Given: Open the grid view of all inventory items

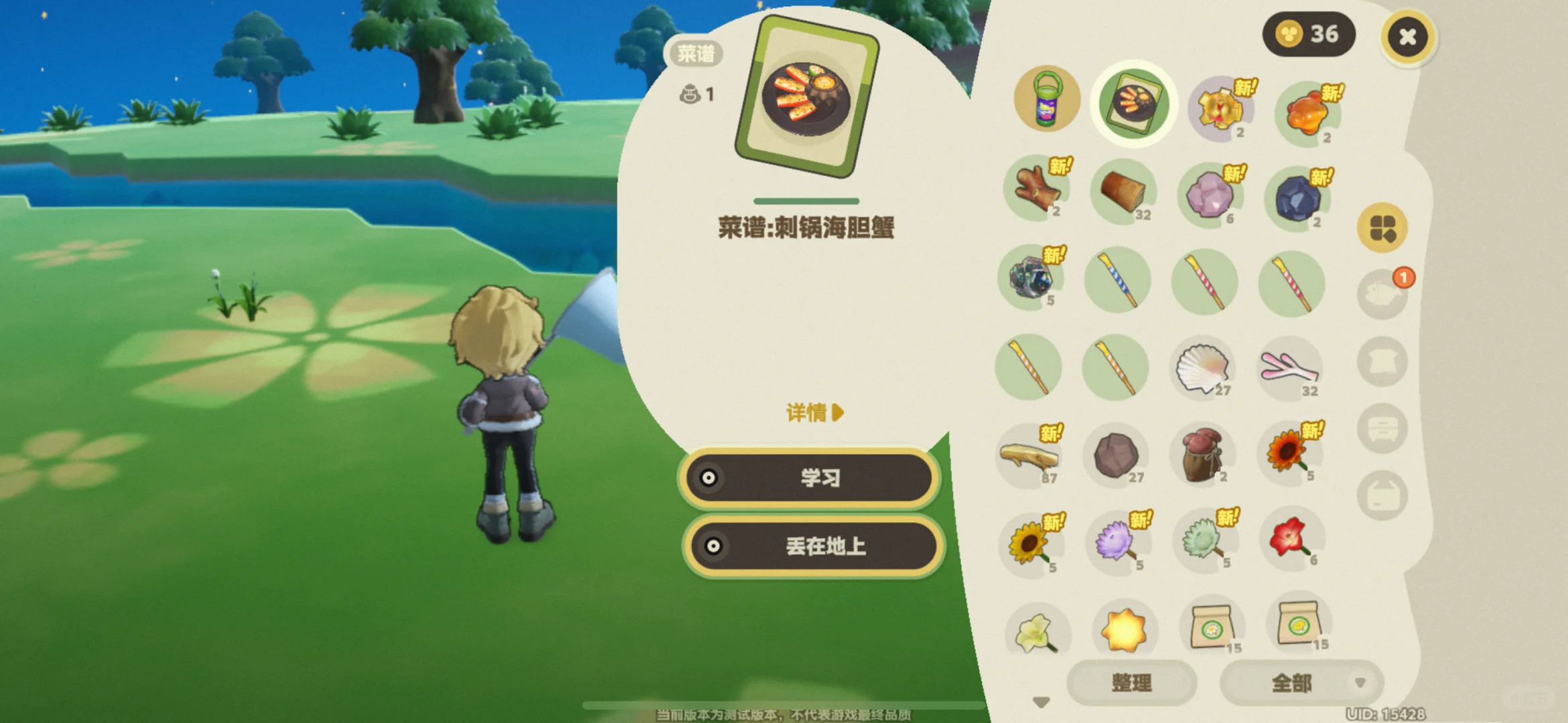Looking at the screenshot, I should tap(1382, 228).
